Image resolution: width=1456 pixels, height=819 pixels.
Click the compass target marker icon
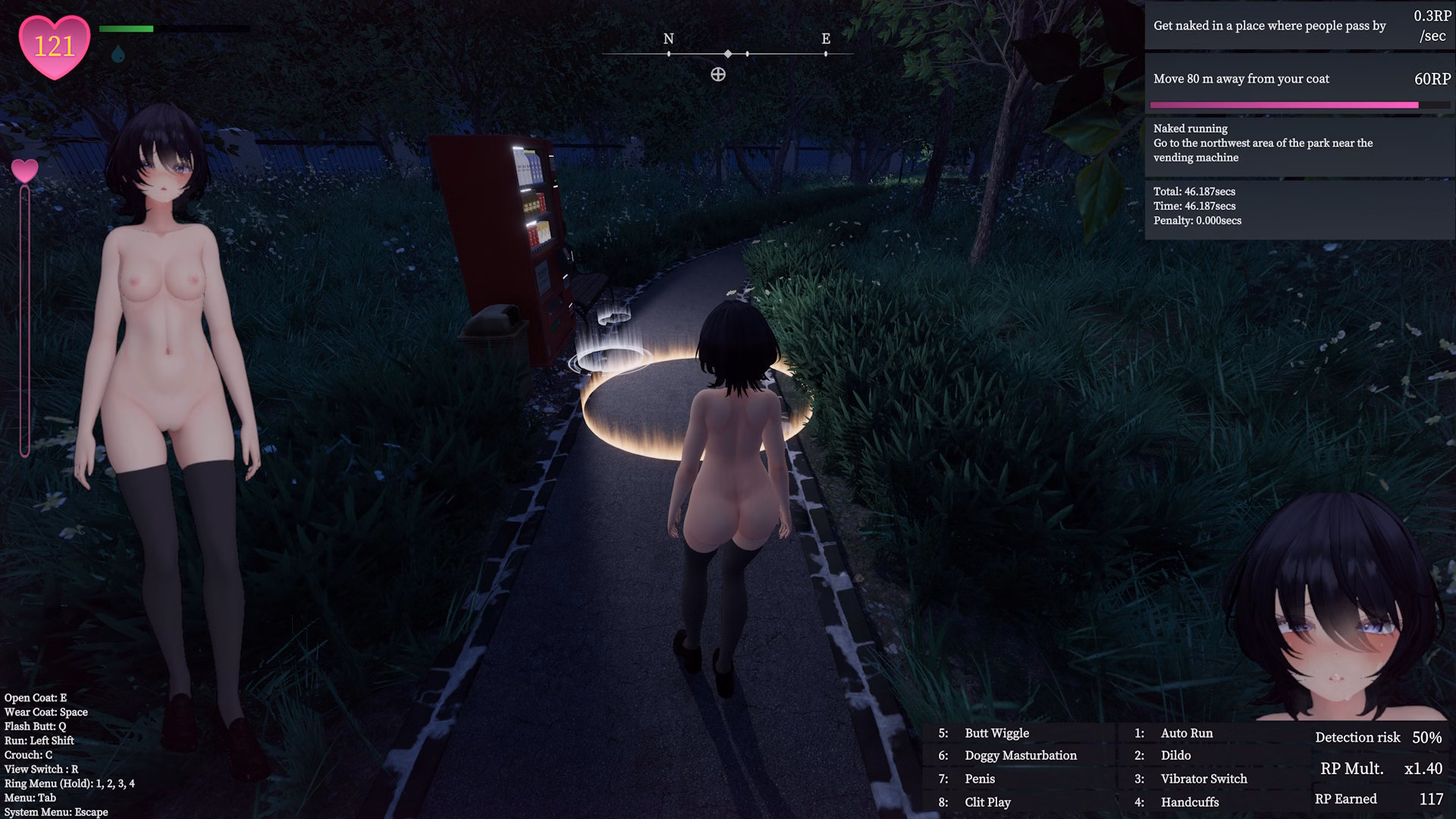(x=718, y=74)
